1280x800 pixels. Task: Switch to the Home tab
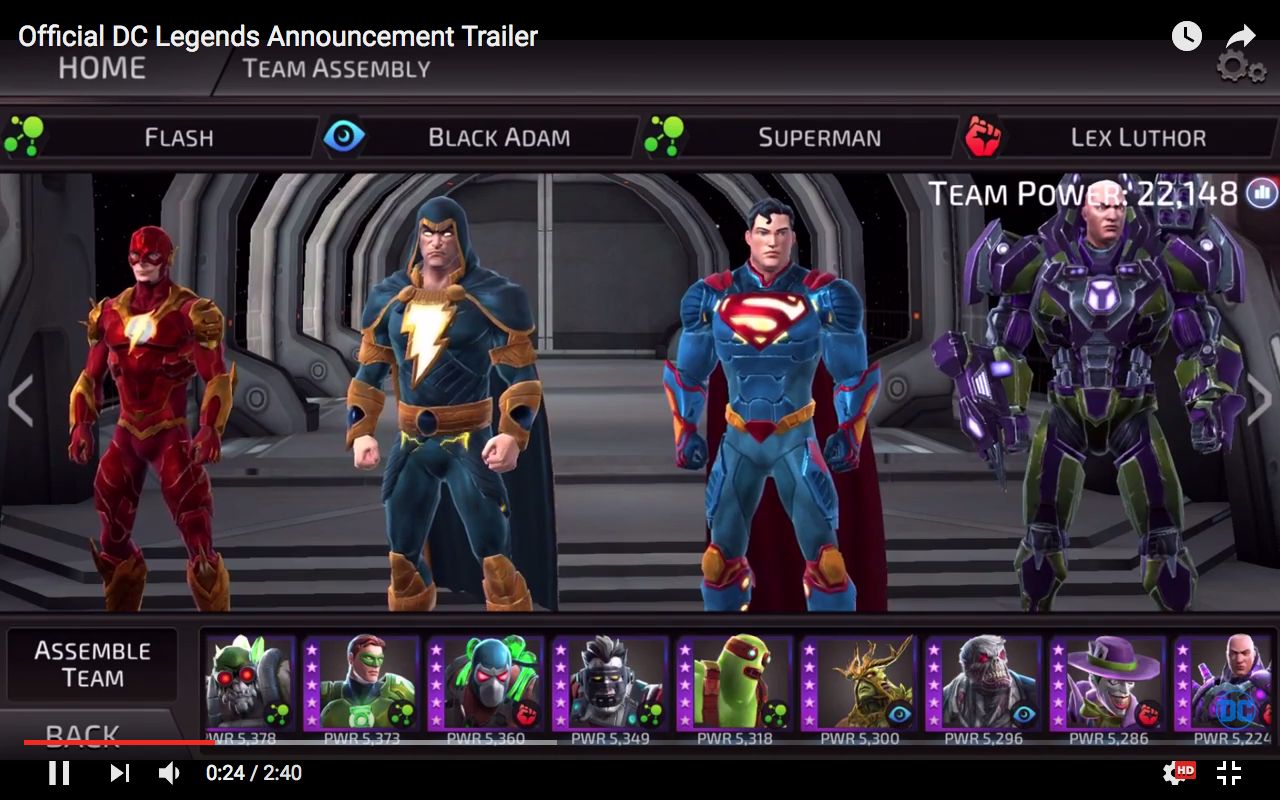103,67
